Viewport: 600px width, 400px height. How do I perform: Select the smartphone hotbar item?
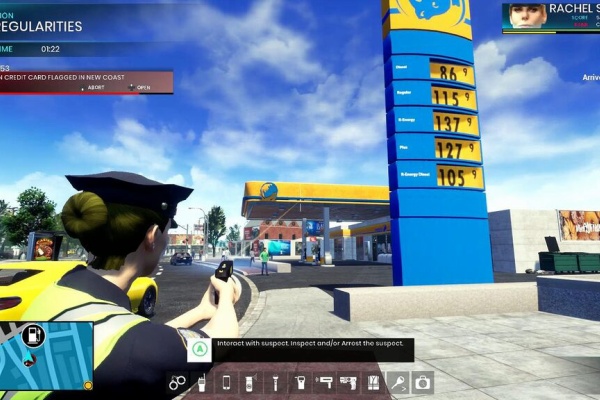click(x=226, y=382)
